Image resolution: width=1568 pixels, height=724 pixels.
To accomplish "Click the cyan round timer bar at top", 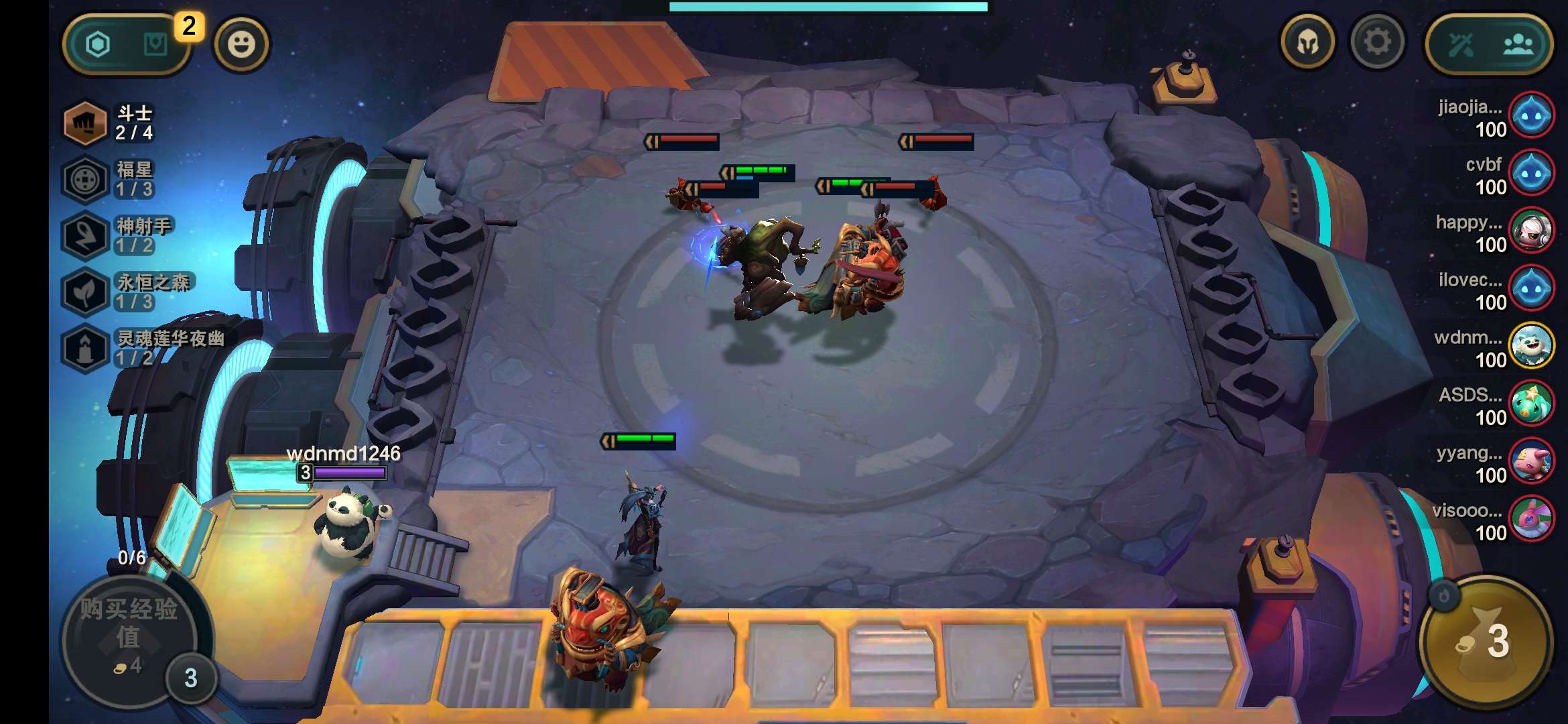I will point(828,5).
